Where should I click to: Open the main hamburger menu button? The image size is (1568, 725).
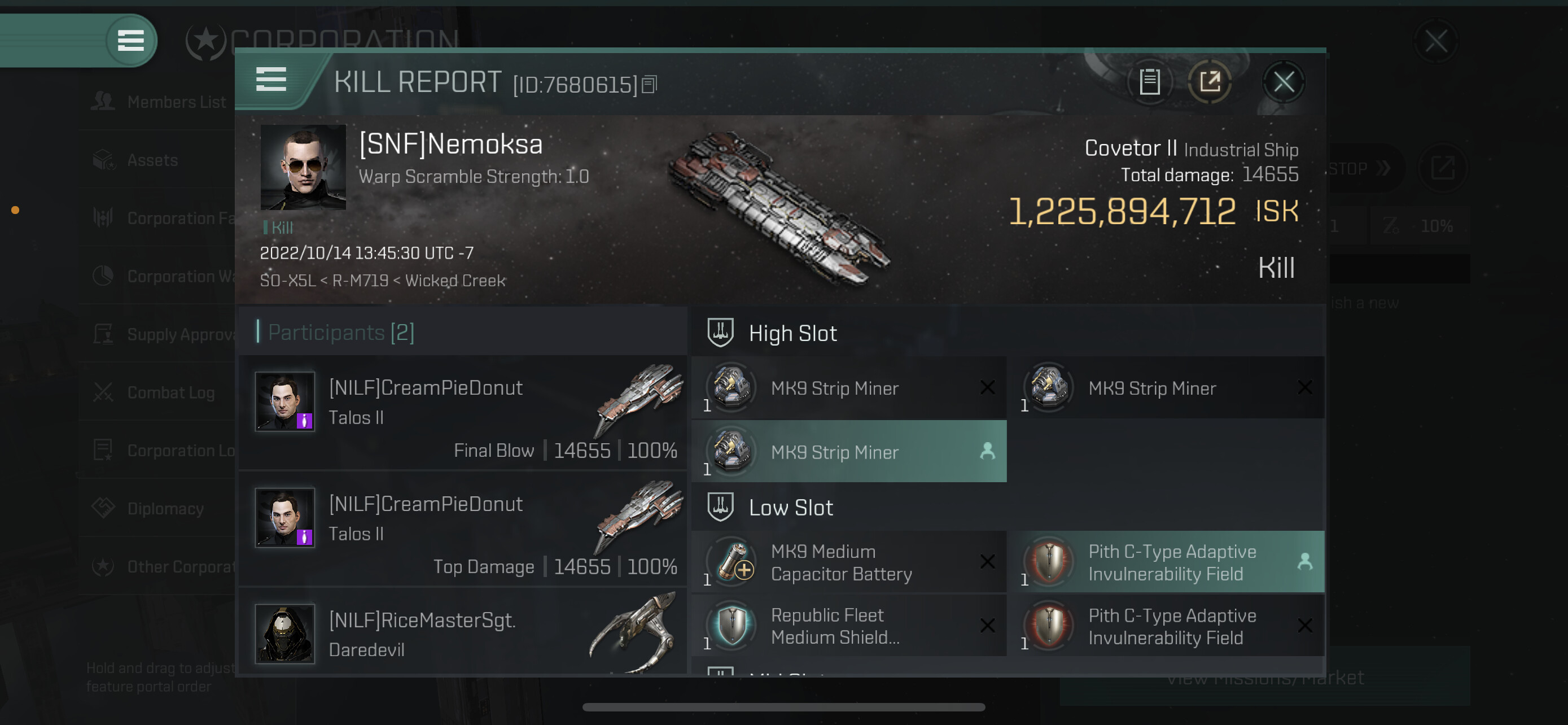point(130,41)
